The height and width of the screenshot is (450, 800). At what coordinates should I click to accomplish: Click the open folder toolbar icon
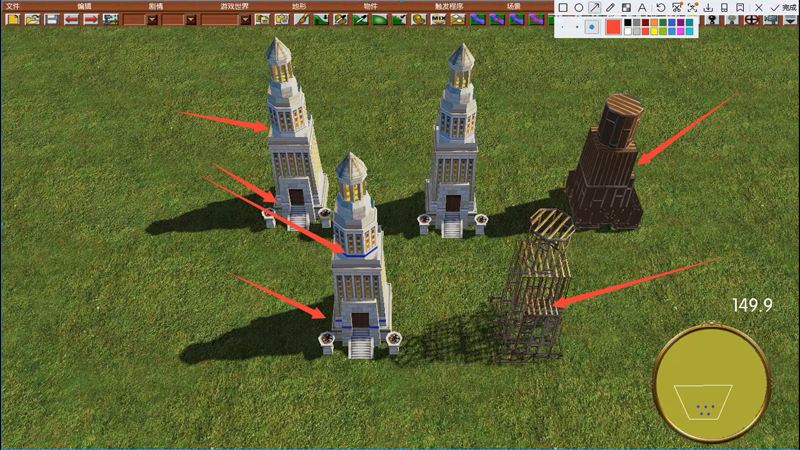(32, 19)
